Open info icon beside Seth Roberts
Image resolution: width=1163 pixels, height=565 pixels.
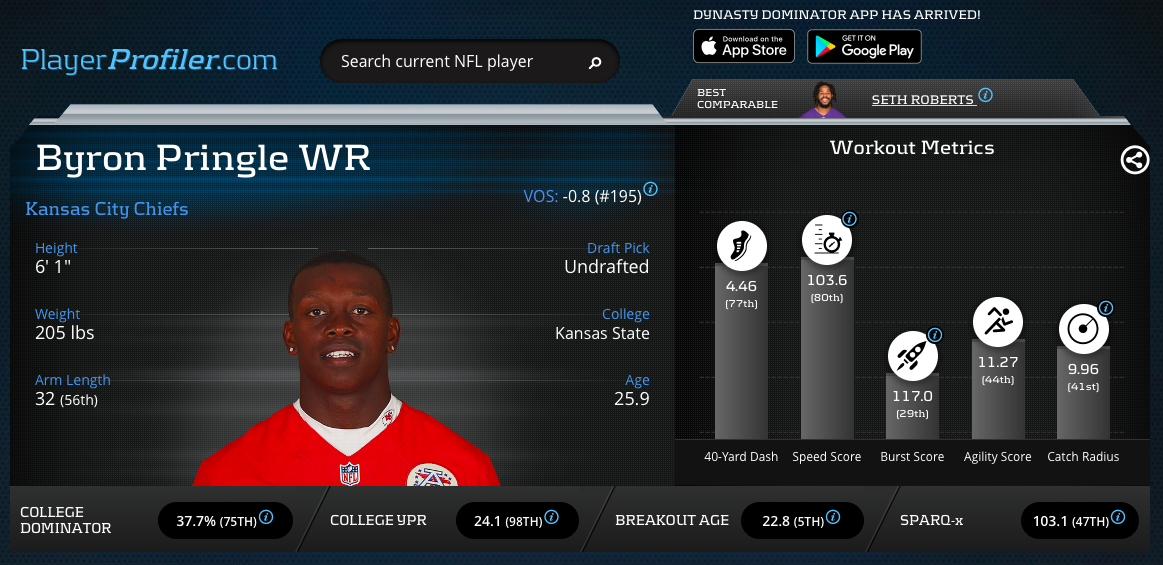pyautogui.click(x=985, y=95)
